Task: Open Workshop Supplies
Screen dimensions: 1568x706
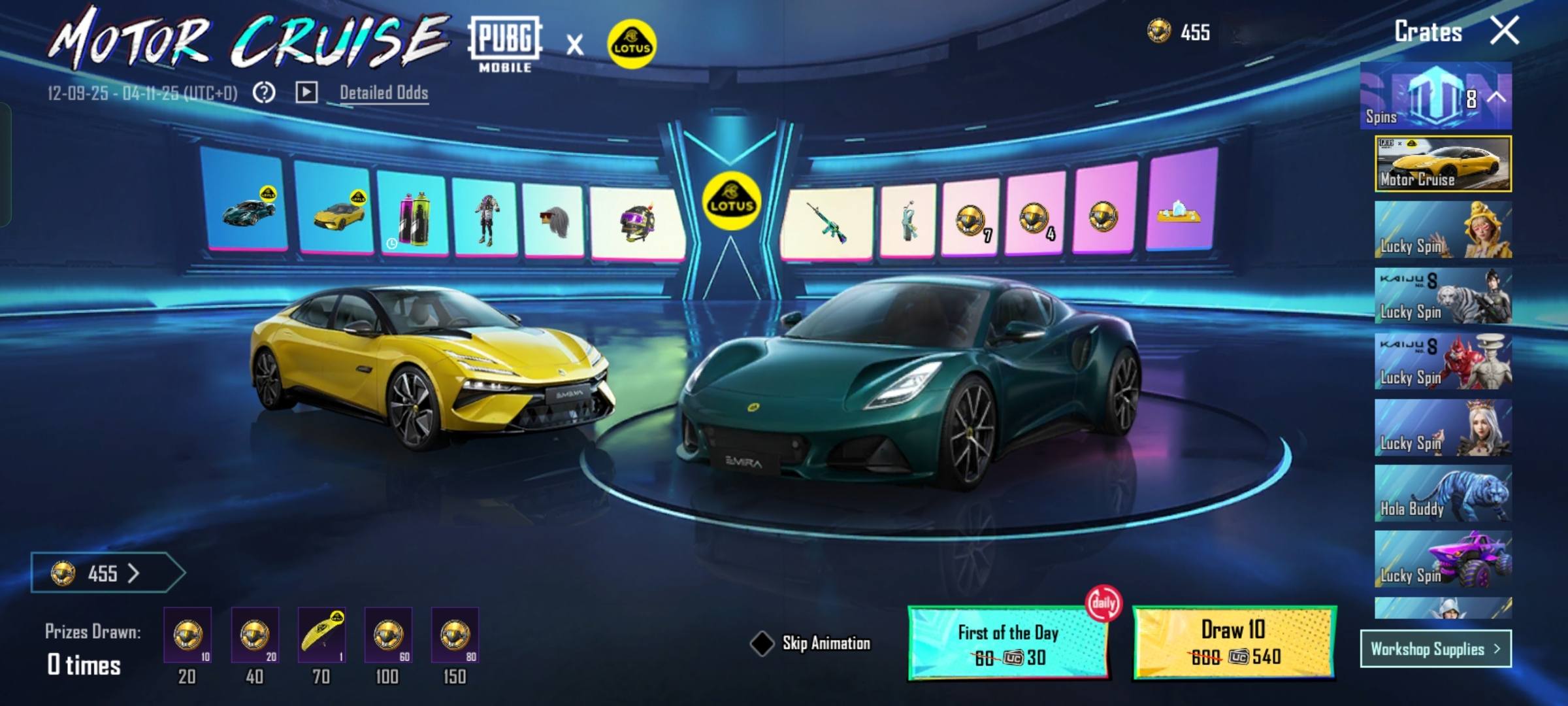Action: pyautogui.click(x=1435, y=648)
